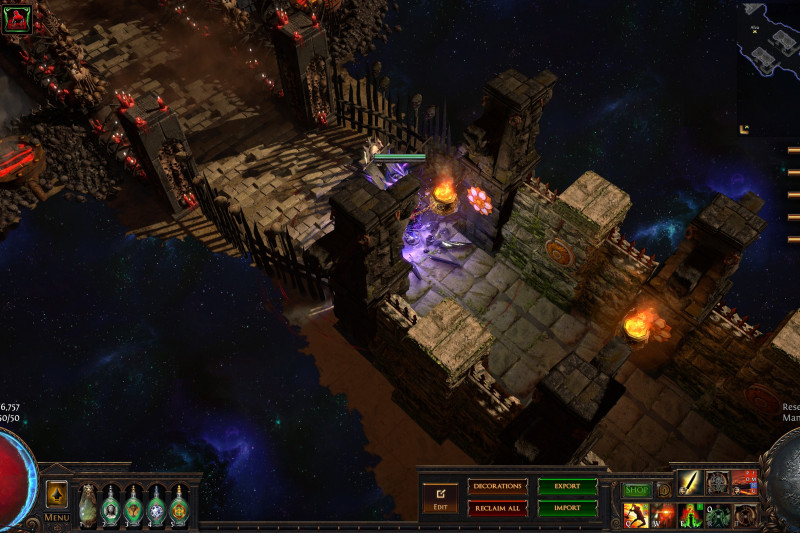Open the Menu panel
Viewport: 800px width, 533px height.
(56, 518)
